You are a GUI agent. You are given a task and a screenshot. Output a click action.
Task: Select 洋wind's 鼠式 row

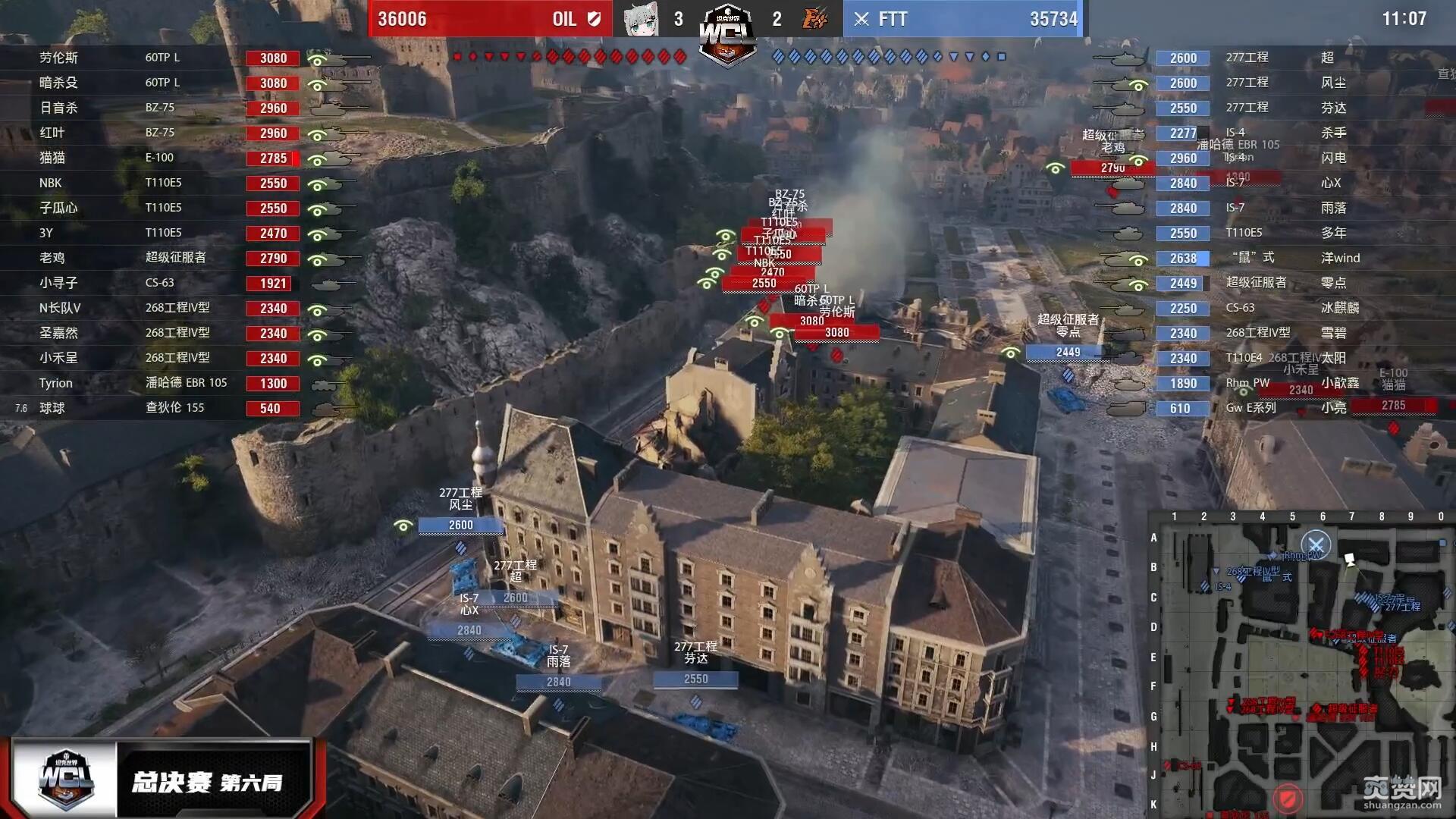pos(1289,258)
